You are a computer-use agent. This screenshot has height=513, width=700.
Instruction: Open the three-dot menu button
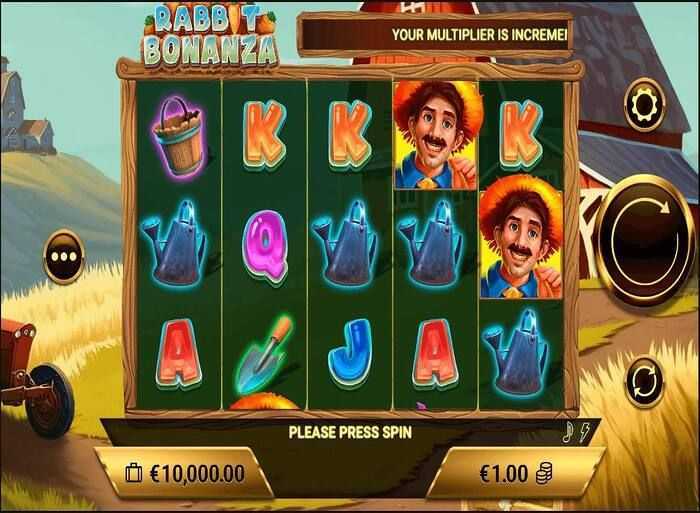(62, 255)
